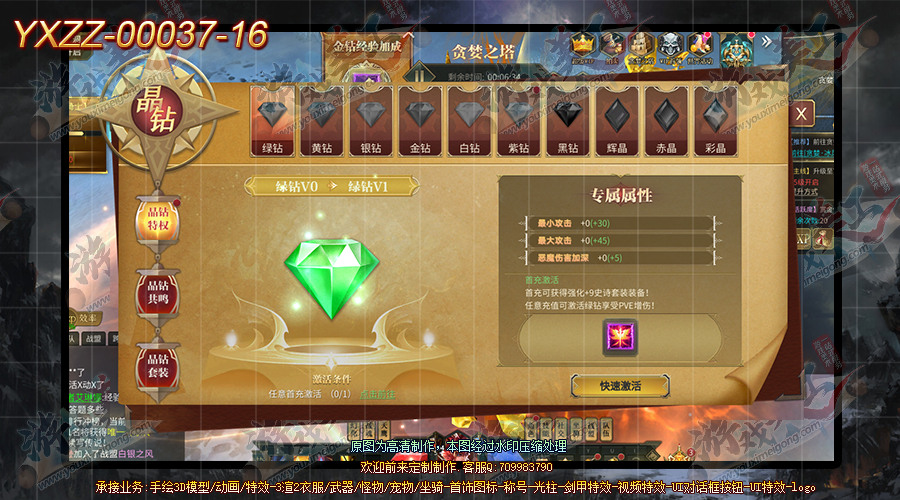Select the 绿钻 green diamond tab

click(x=273, y=122)
